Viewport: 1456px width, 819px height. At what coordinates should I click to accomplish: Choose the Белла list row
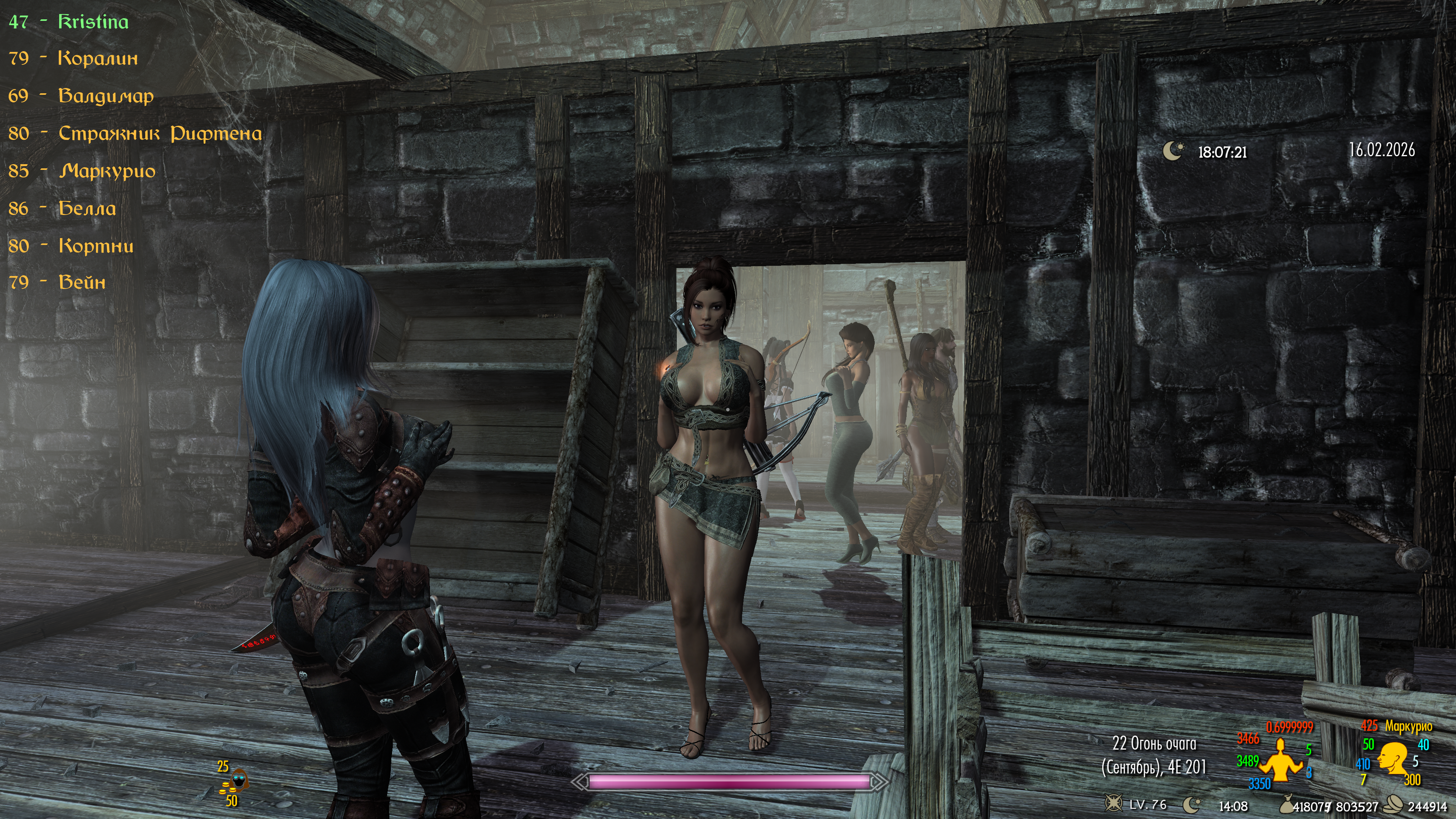tap(87, 209)
